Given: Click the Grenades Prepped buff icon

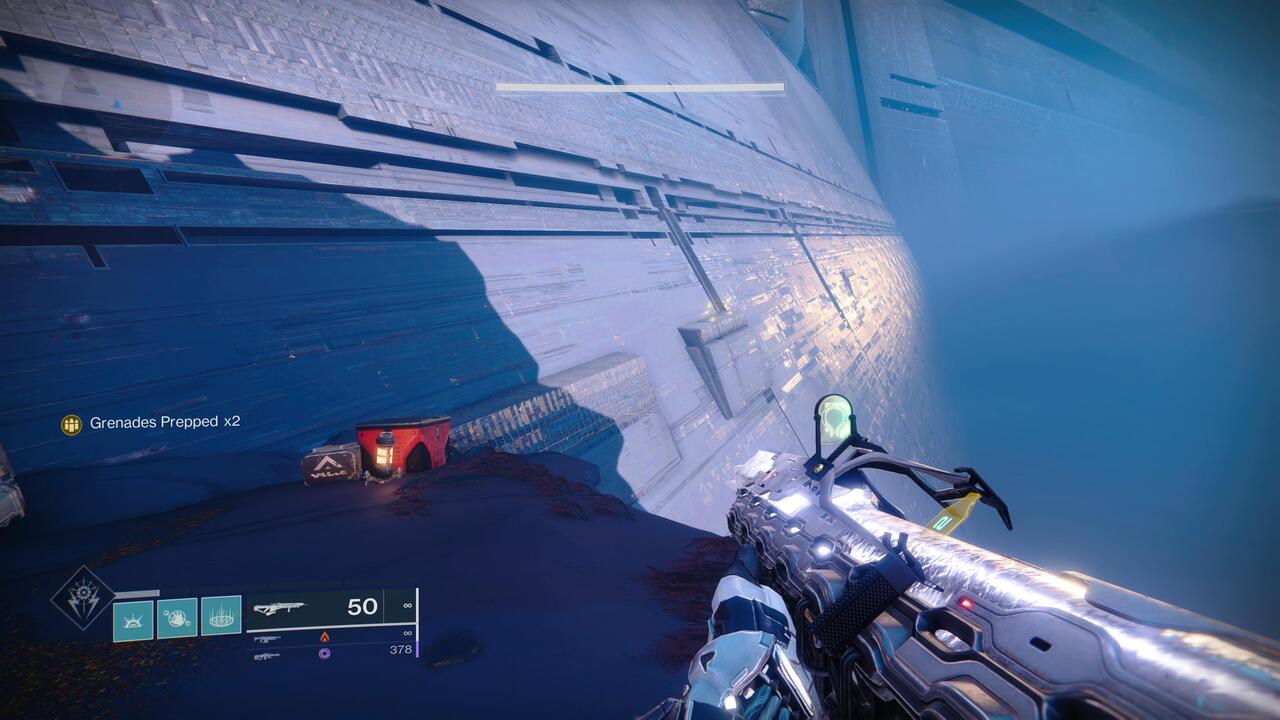Looking at the screenshot, I should click(71, 425).
